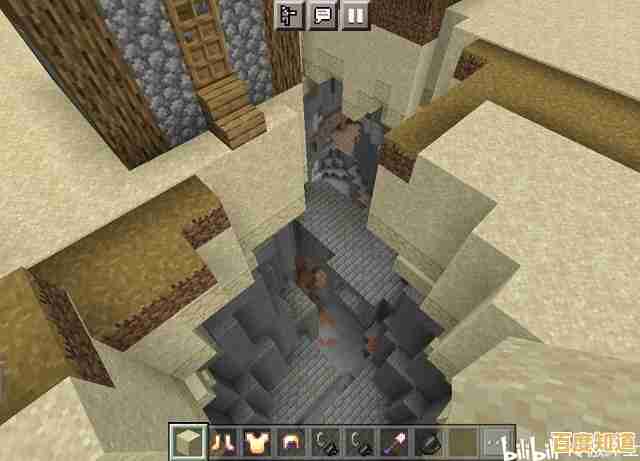Open the emote menu button
This screenshot has width=640, height=461.
pyautogui.click(x=290, y=15)
